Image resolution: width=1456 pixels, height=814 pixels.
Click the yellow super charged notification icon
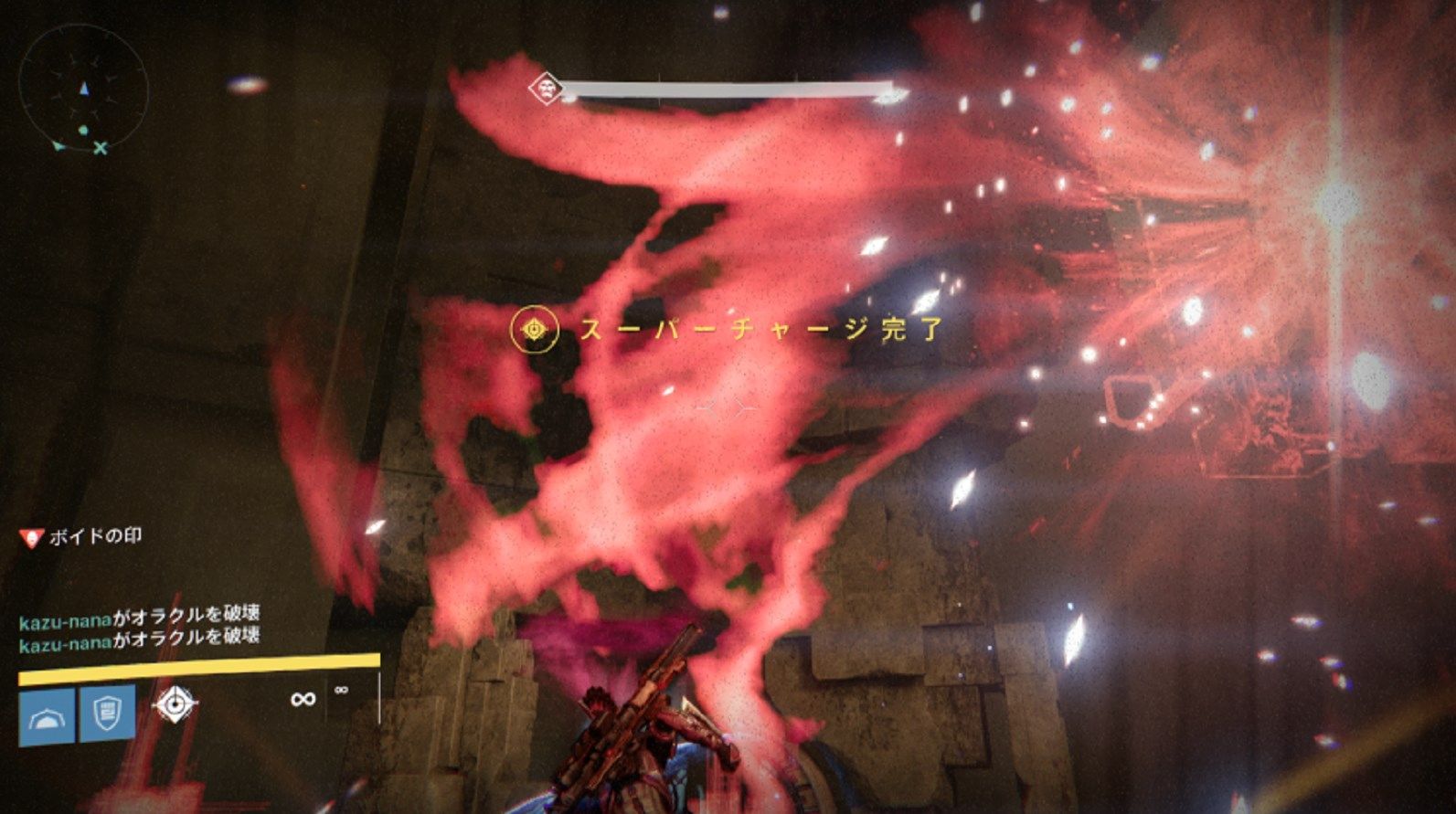coord(535,329)
